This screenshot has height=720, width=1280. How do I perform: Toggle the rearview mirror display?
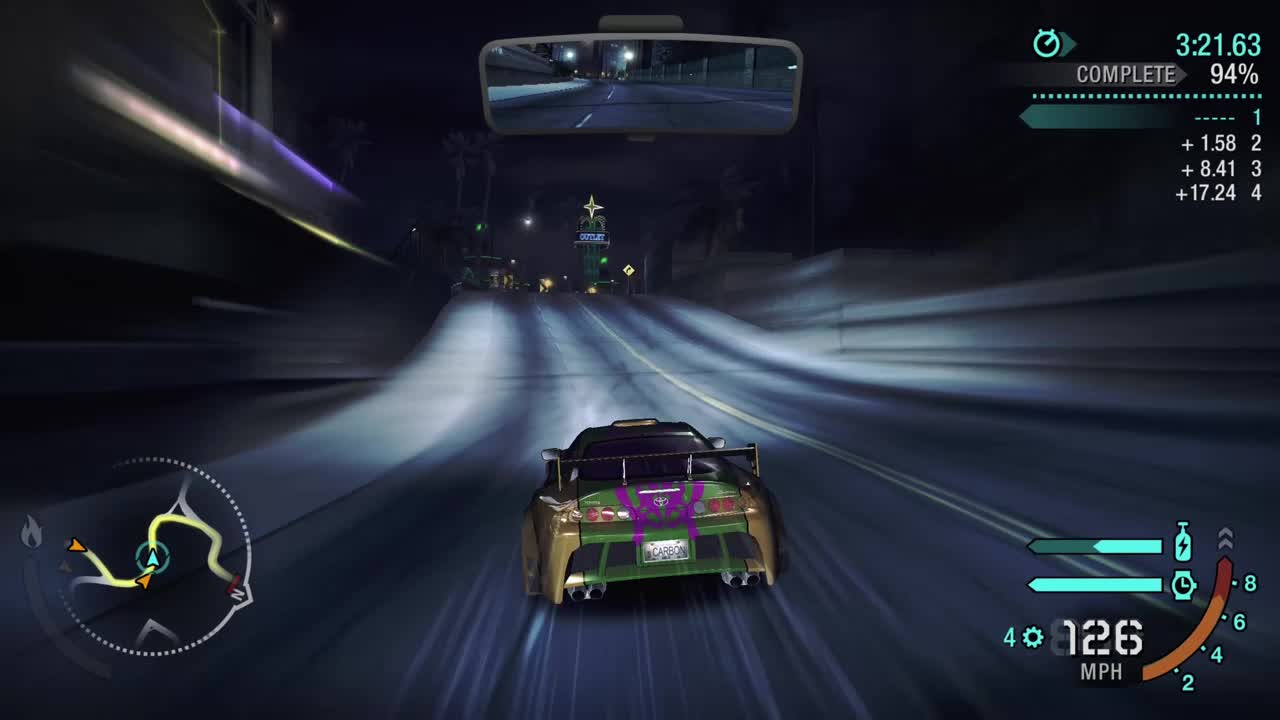(x=640, y=80)
